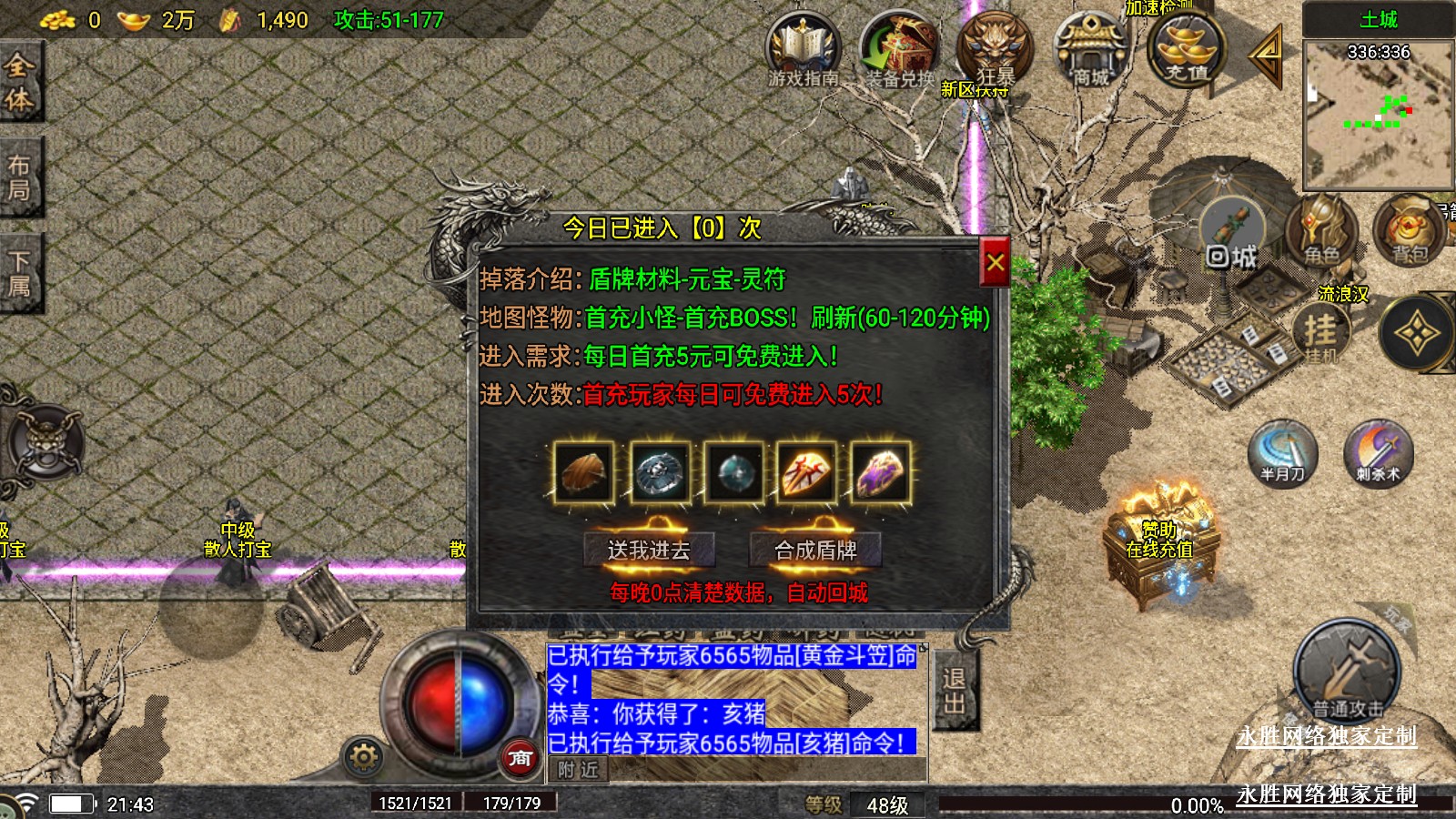The image size is (1456, 819).
Task: Cast the 半月刀 skill
Action: click(1282, 452)
